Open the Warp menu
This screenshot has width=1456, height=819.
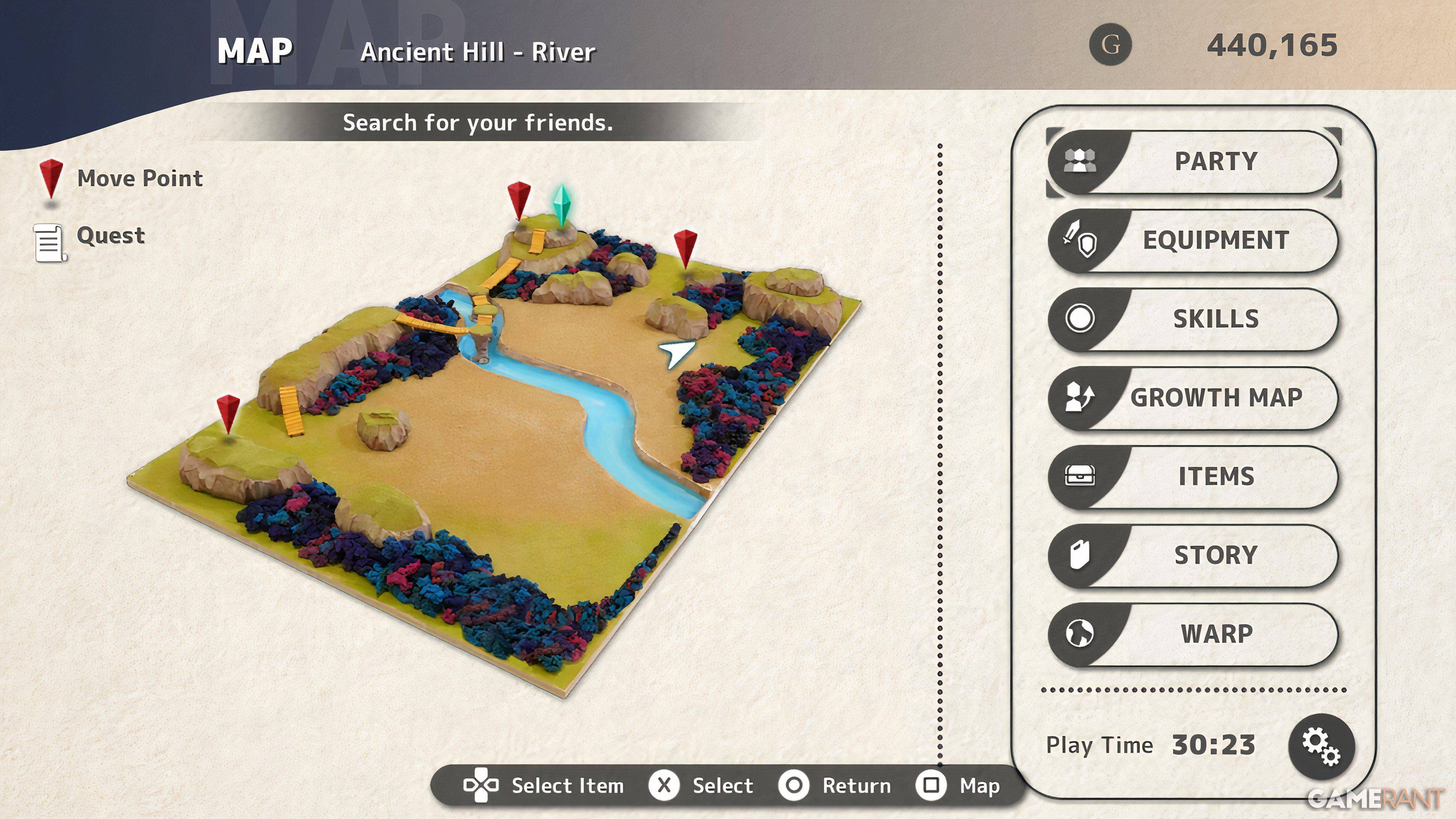click(1194, 634)
